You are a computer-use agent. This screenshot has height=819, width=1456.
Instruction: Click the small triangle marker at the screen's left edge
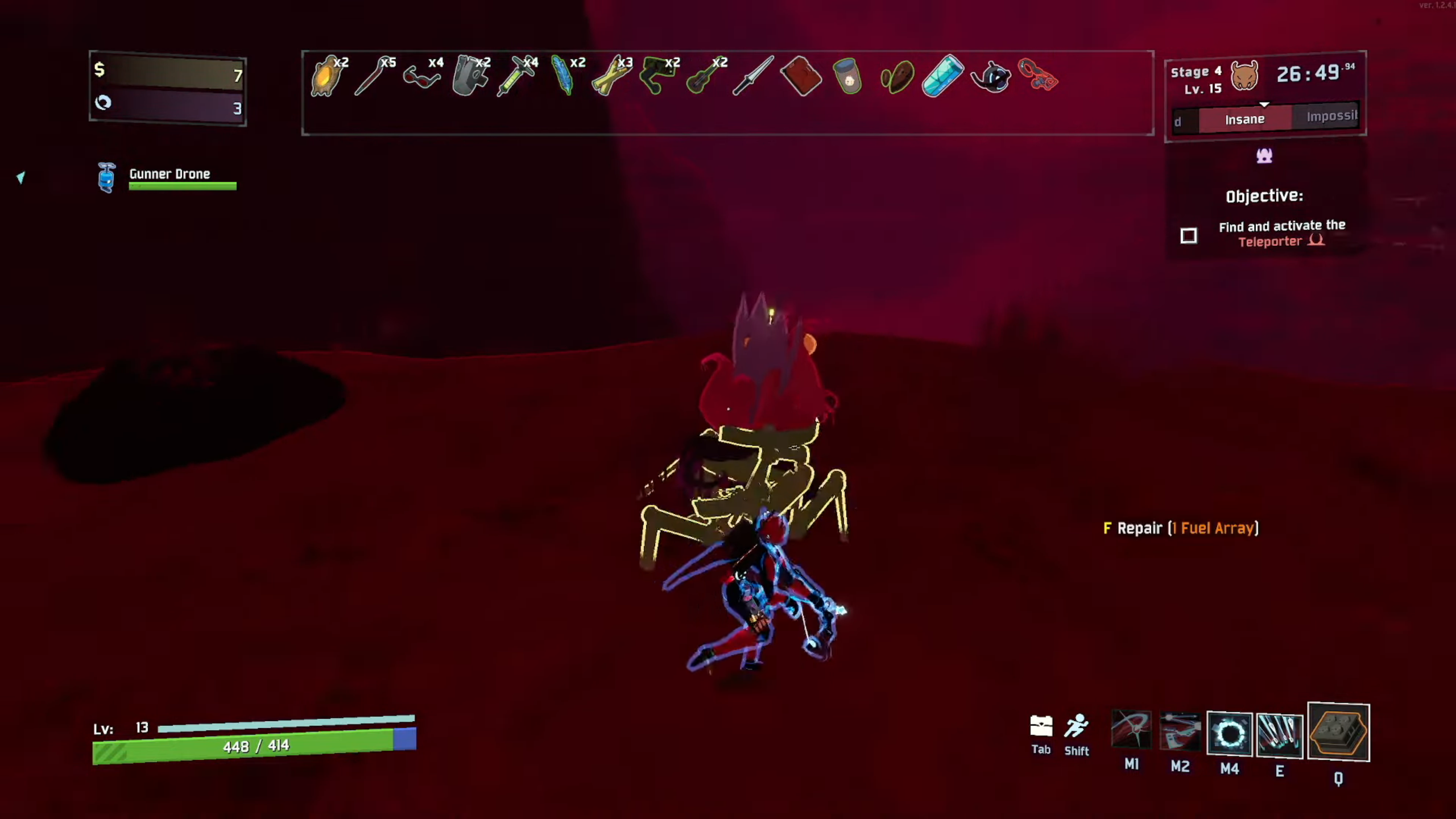click(20, 178)
